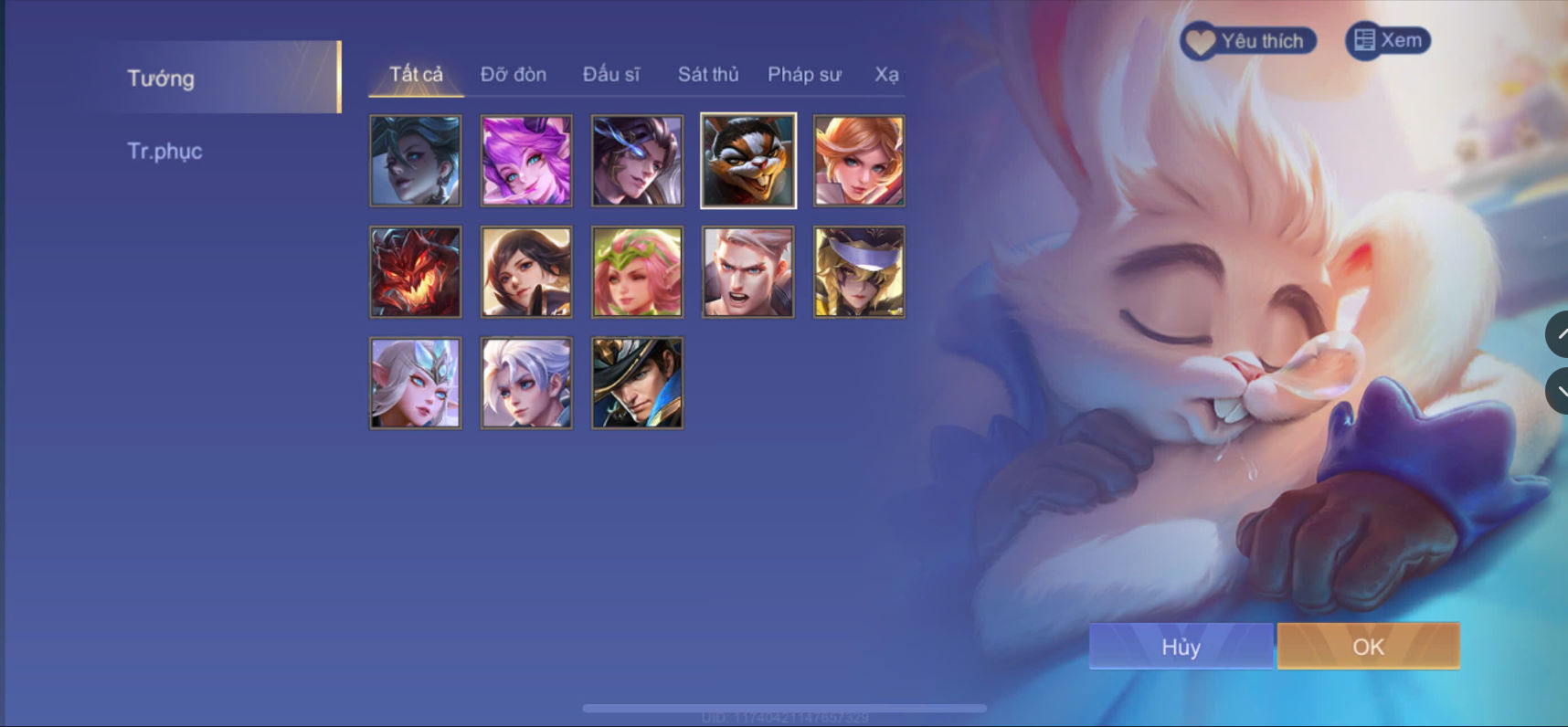The height and width of the screenshot is (727, 1568).
Task: Filter heroes by Sát thủ
Action: pos(708,74)
